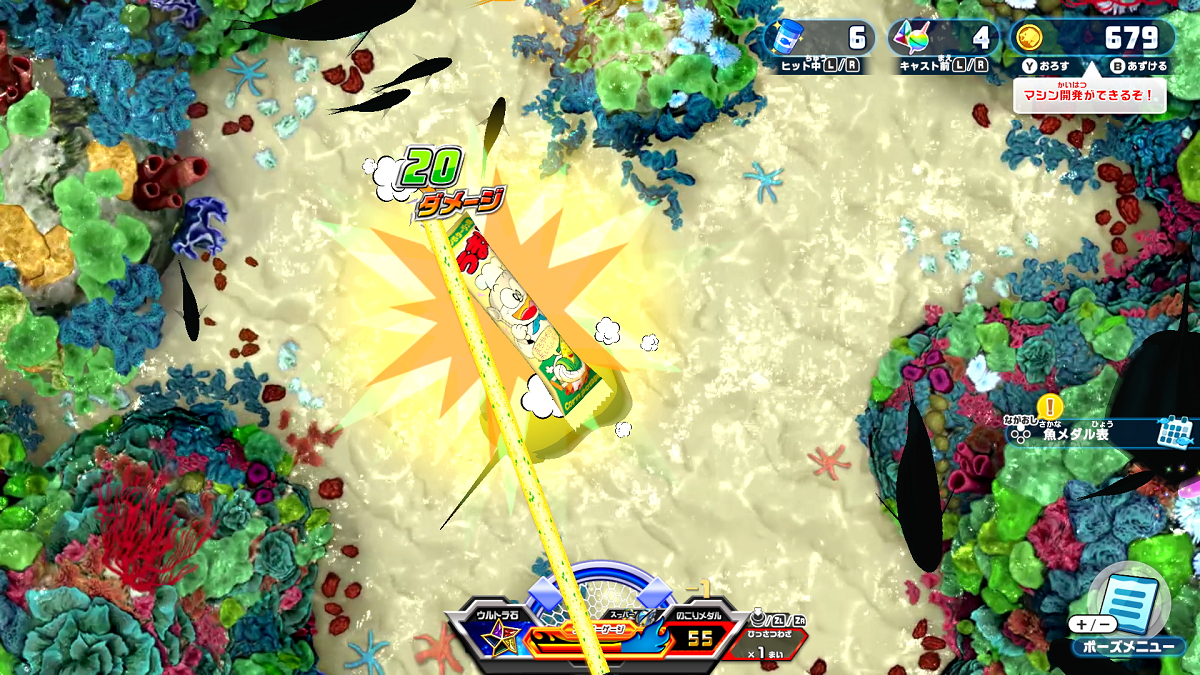The width and height of the screenshot is (1200, 675).
Task: Click the machine development notification bubble
Action: (1089, 95)
